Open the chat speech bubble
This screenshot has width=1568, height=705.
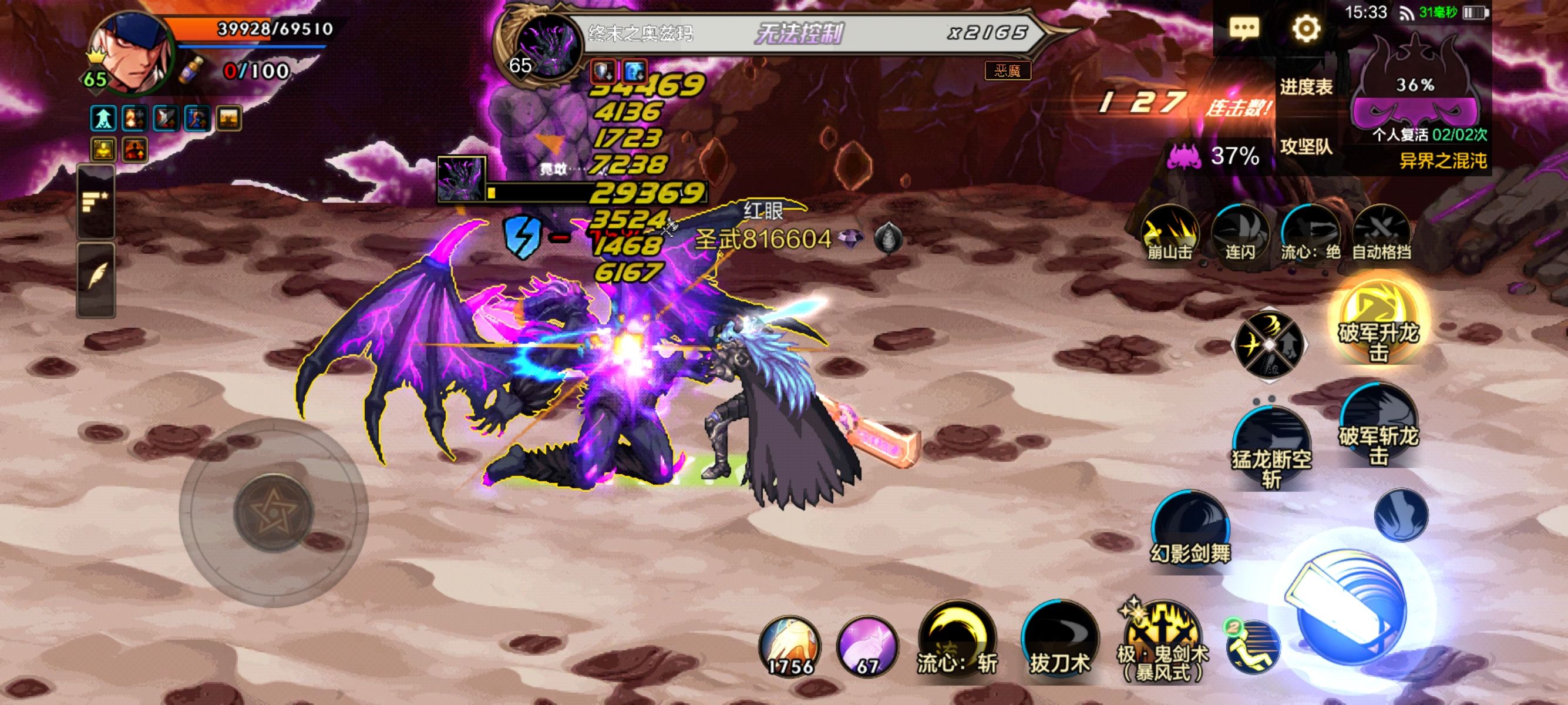click(x=1244, y=28)
